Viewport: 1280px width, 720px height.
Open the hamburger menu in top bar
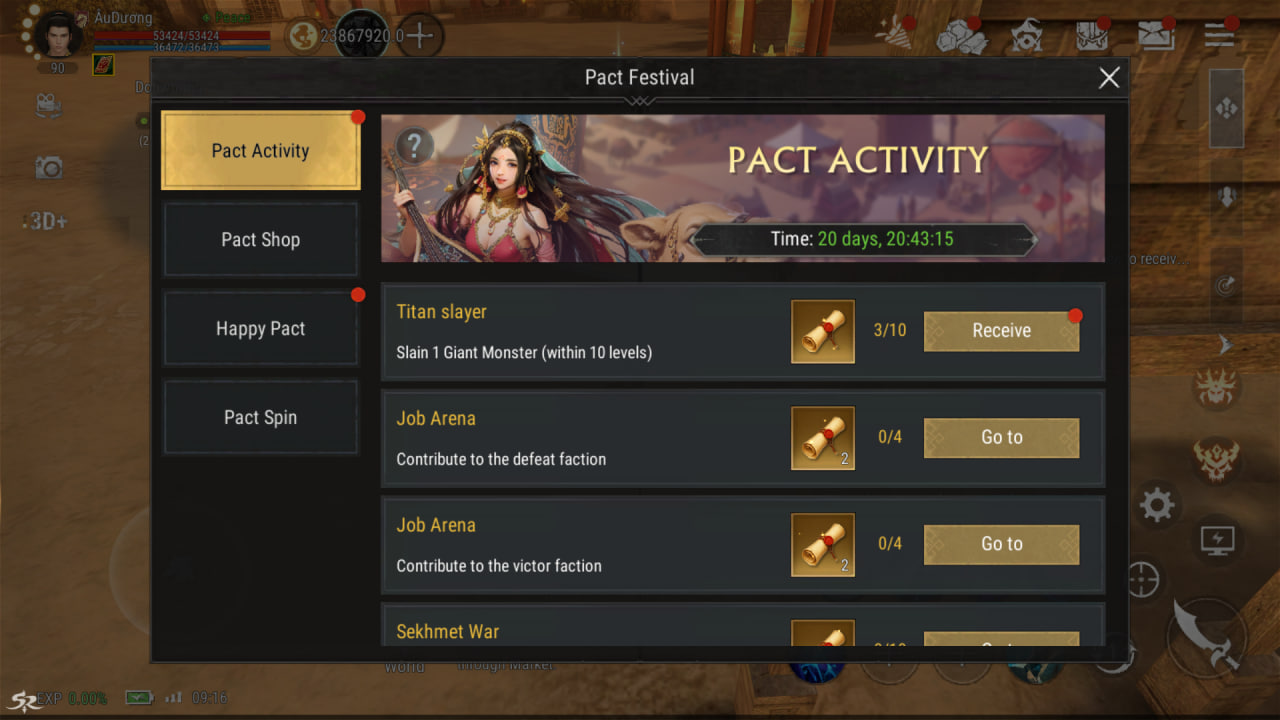[1219, 36]
